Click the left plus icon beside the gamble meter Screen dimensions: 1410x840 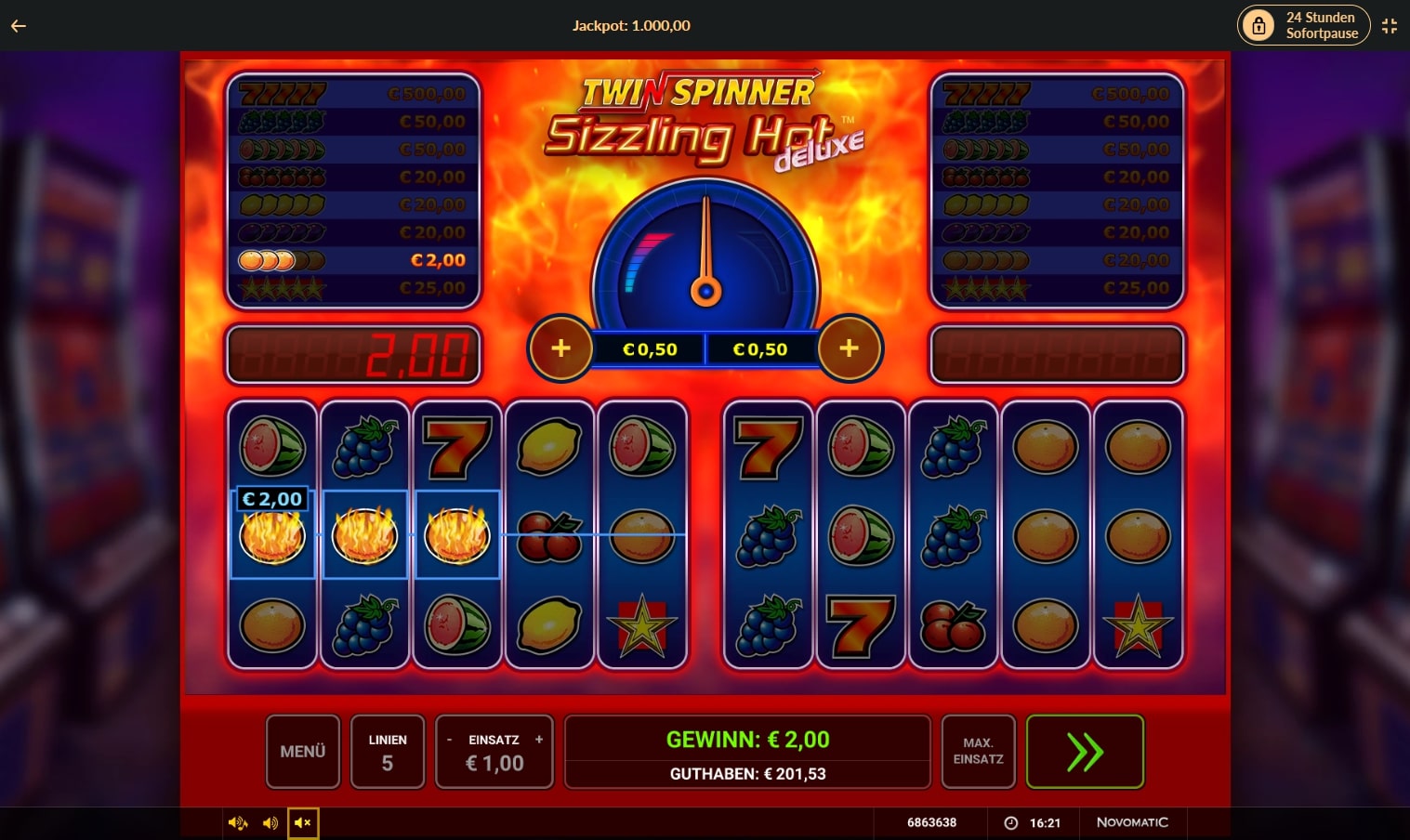(x=560, y=348)
